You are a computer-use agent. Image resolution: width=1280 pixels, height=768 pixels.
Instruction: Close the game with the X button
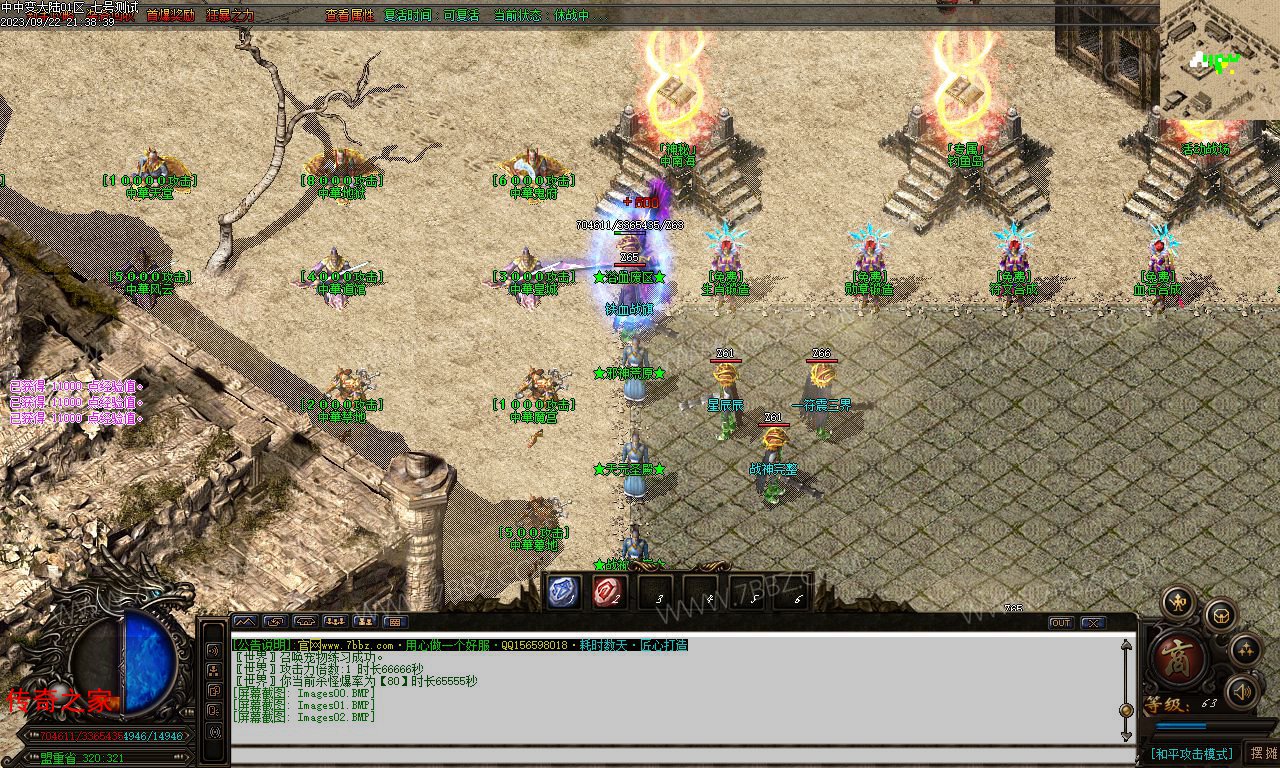(1093, 622)
